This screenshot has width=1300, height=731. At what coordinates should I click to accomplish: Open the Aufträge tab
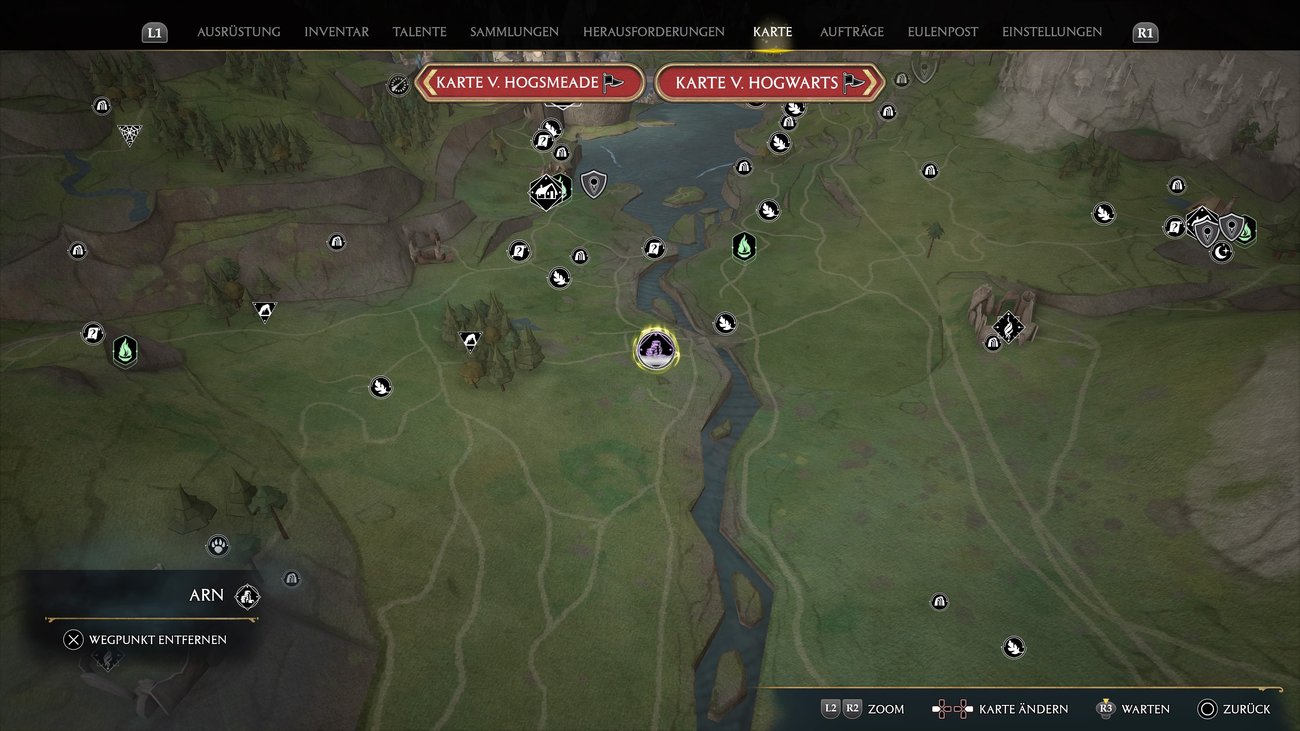(x=851, y=32)
